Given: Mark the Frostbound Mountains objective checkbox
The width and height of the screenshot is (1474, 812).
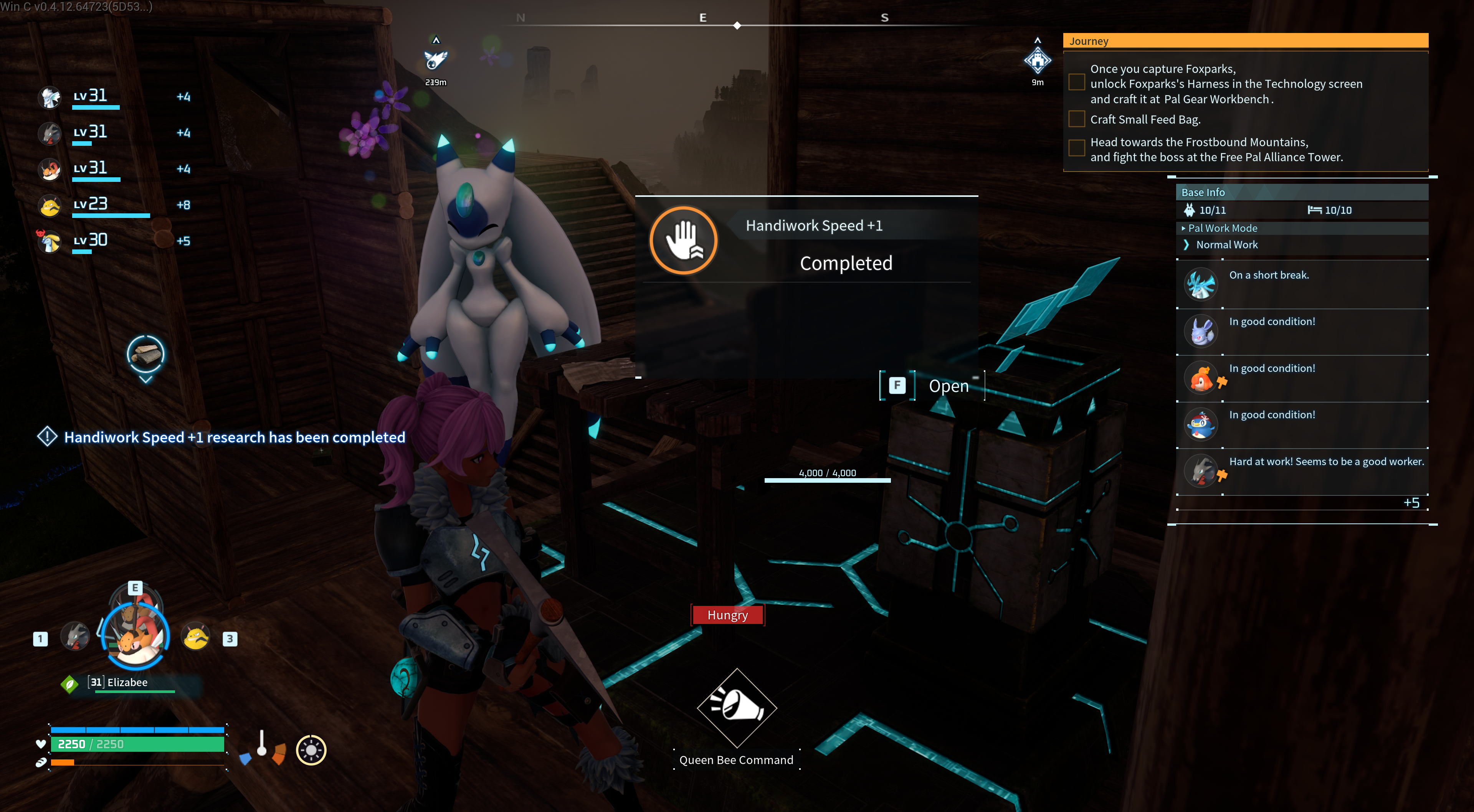Looking at the screenshot, I should (1076, 148).
